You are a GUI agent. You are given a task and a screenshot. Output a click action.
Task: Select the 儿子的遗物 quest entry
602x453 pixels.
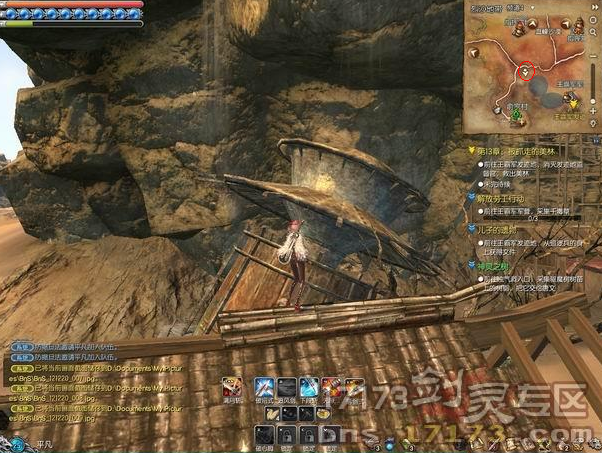pyautogui.click(x=499, y=229)
